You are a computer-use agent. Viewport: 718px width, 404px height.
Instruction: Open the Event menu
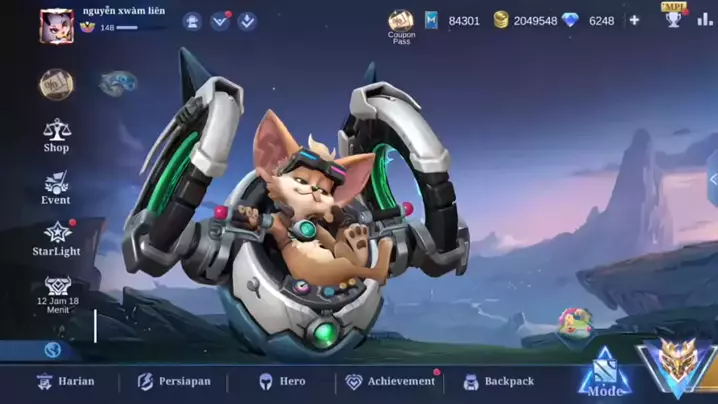pos(56,187)
